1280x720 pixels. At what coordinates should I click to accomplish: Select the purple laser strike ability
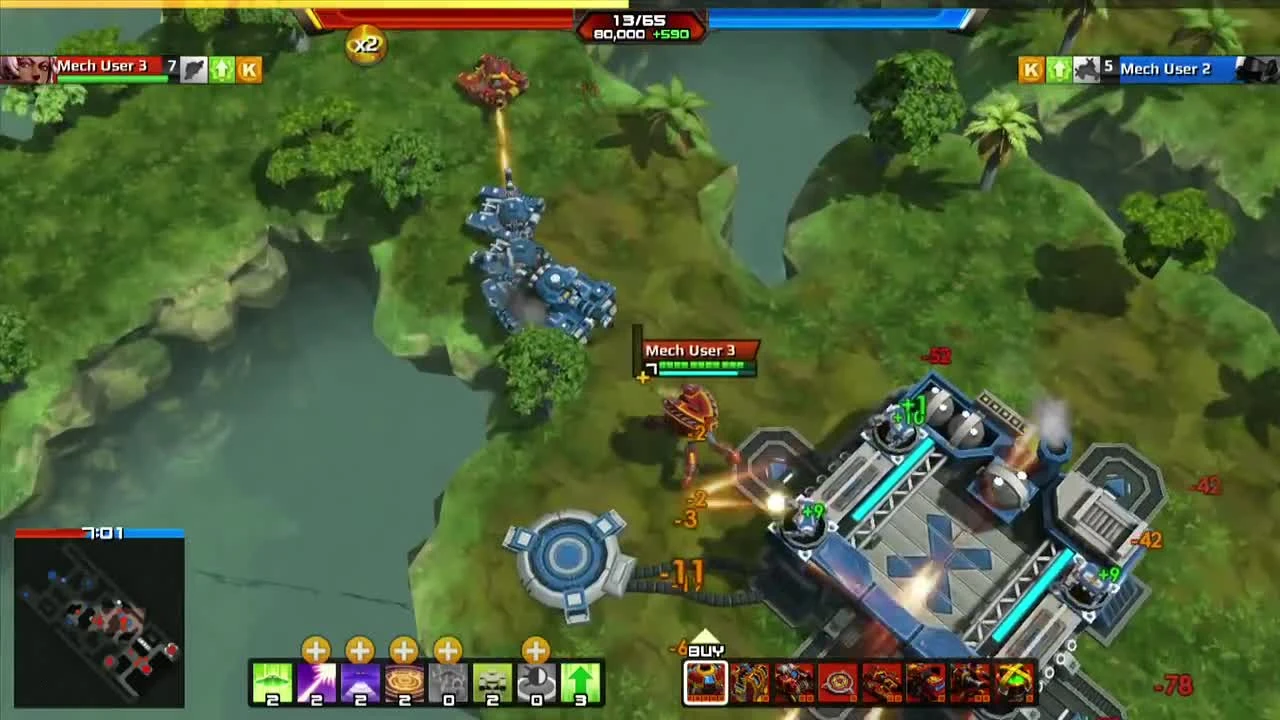click(316, 683)
